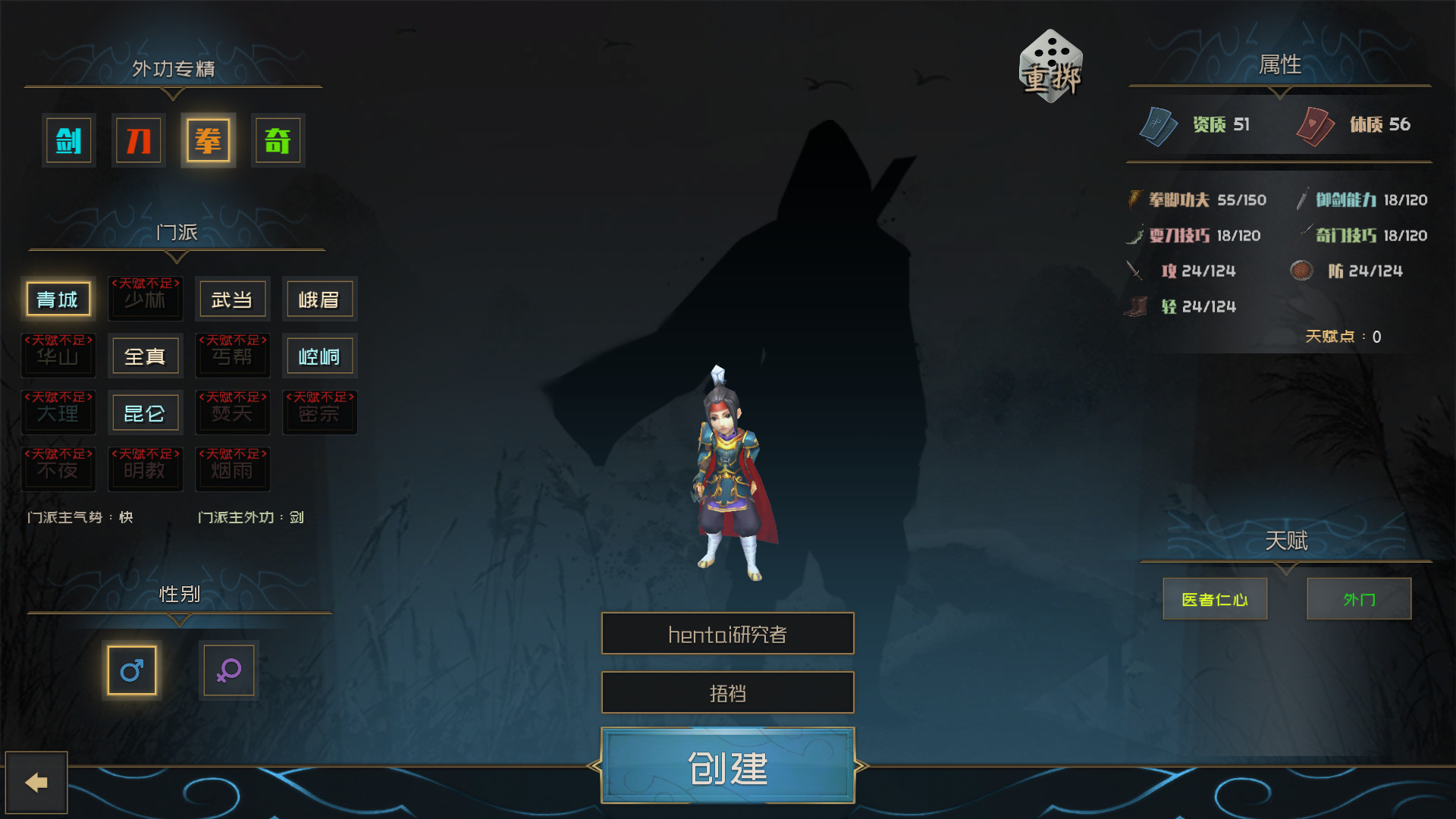Select the 武当 sect
This screenshot has width=1456, height=819.
(232, 300)
